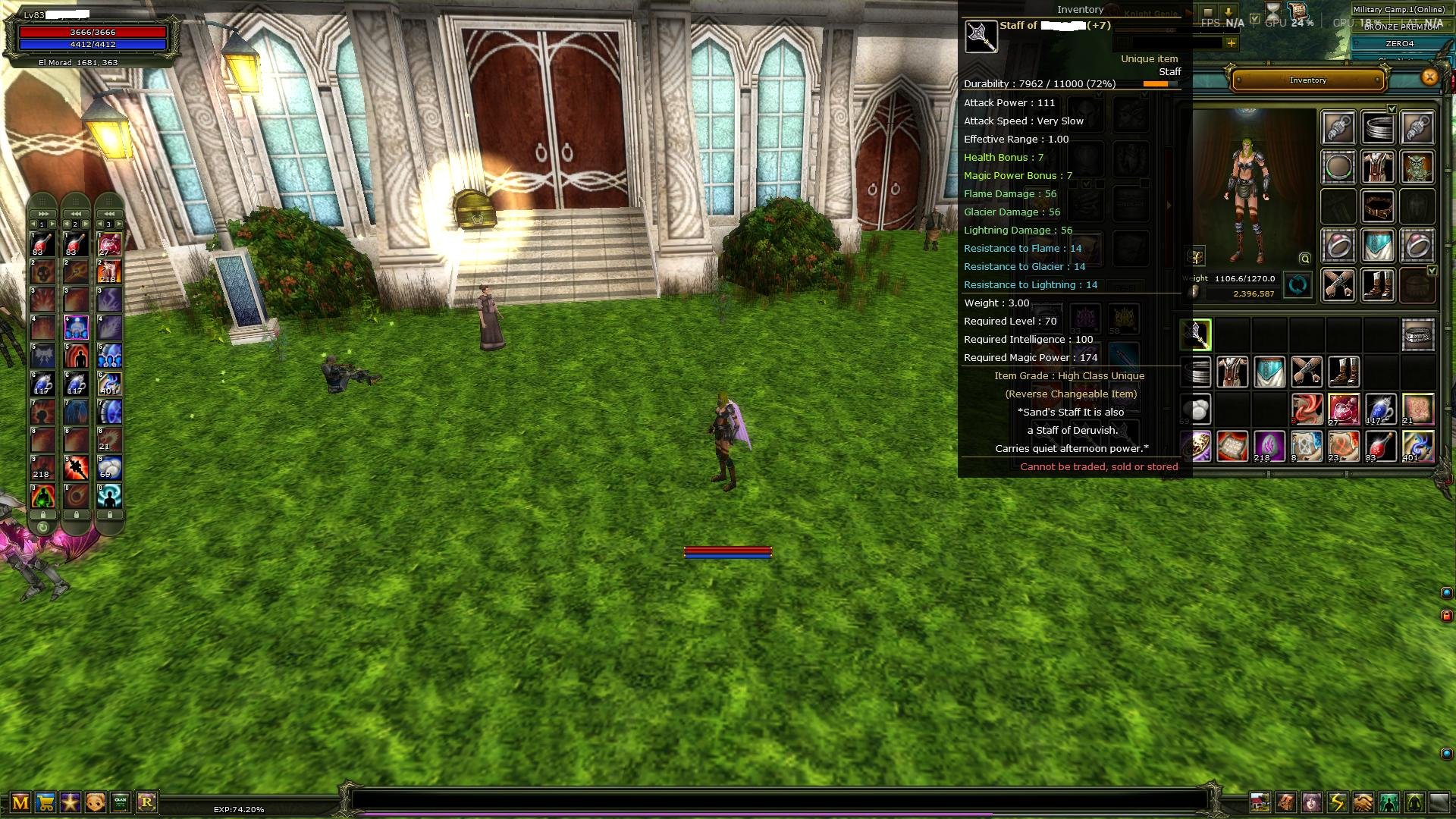Image resolution: width=1456 pixels, height=819 pixels.
Task: Click the R rank icon next to CLAN
Action: coord(147,802)
